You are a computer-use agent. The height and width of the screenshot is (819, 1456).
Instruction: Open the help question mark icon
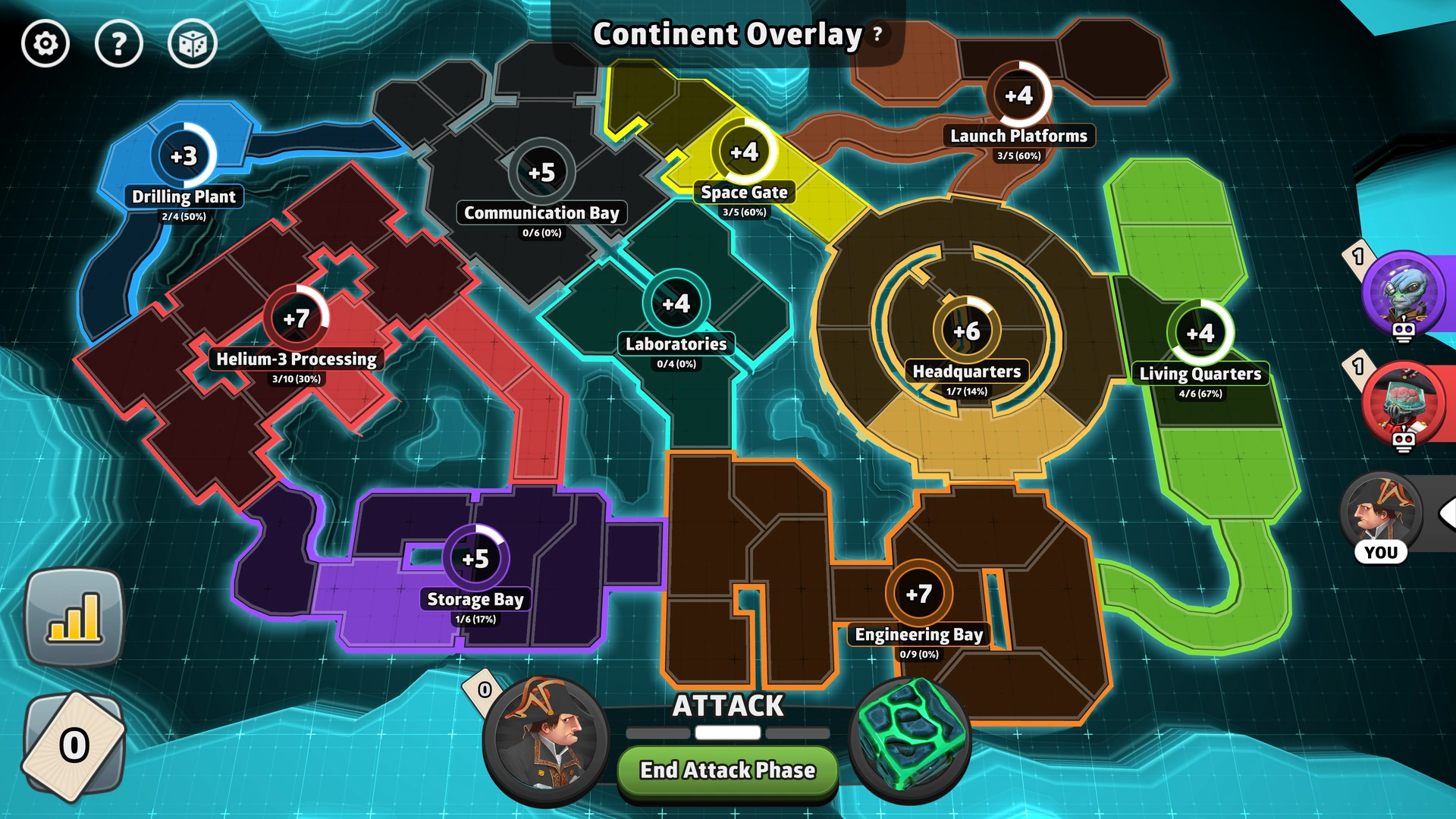[x=119, y=44]
